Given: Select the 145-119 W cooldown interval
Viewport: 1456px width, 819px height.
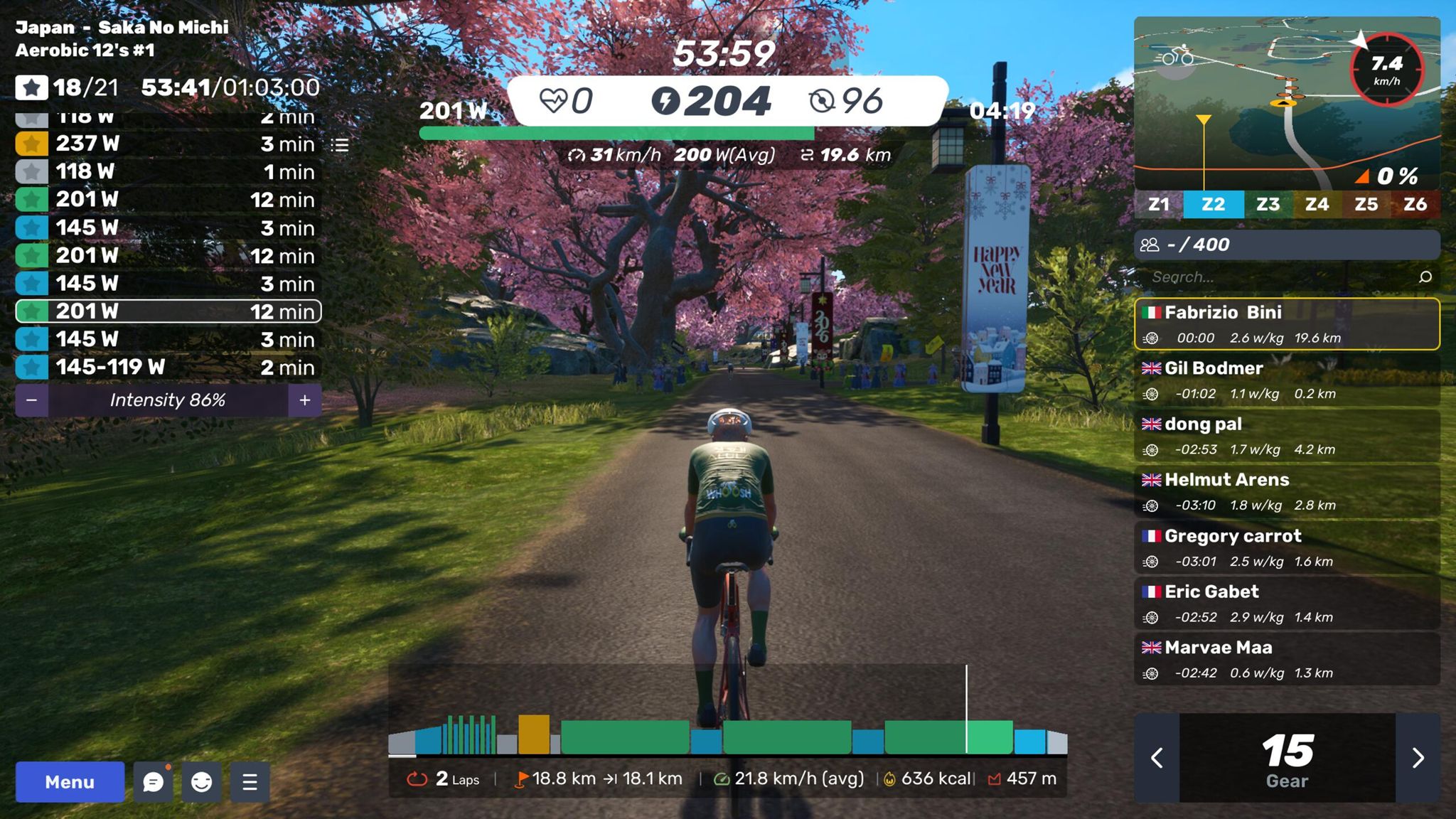Looking at the screenshot, I should coord(167,368).
